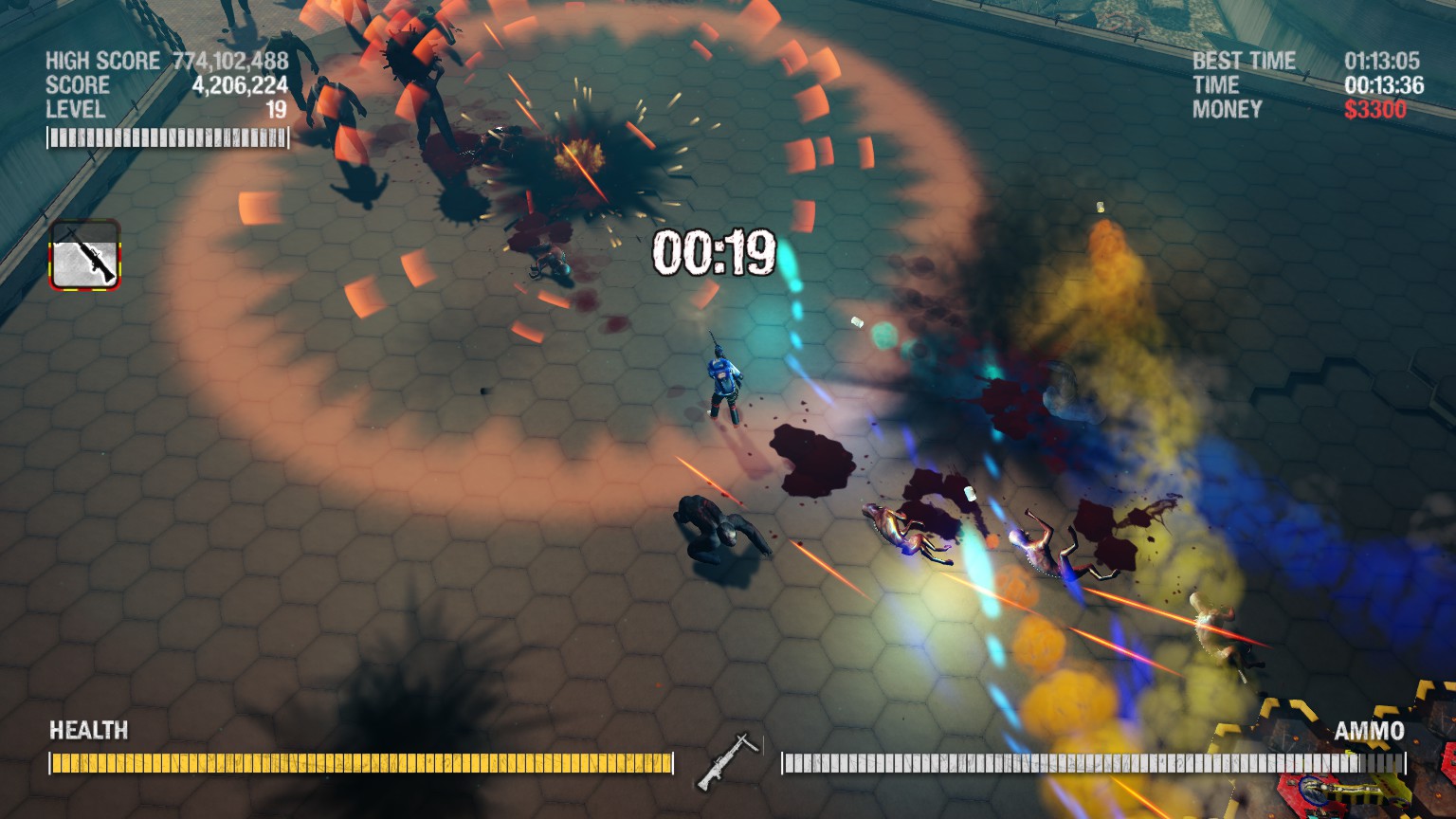Click the machine gun icon beside ammo bar
Viewport: 1456px width, 819px height.
click(727, 761)
